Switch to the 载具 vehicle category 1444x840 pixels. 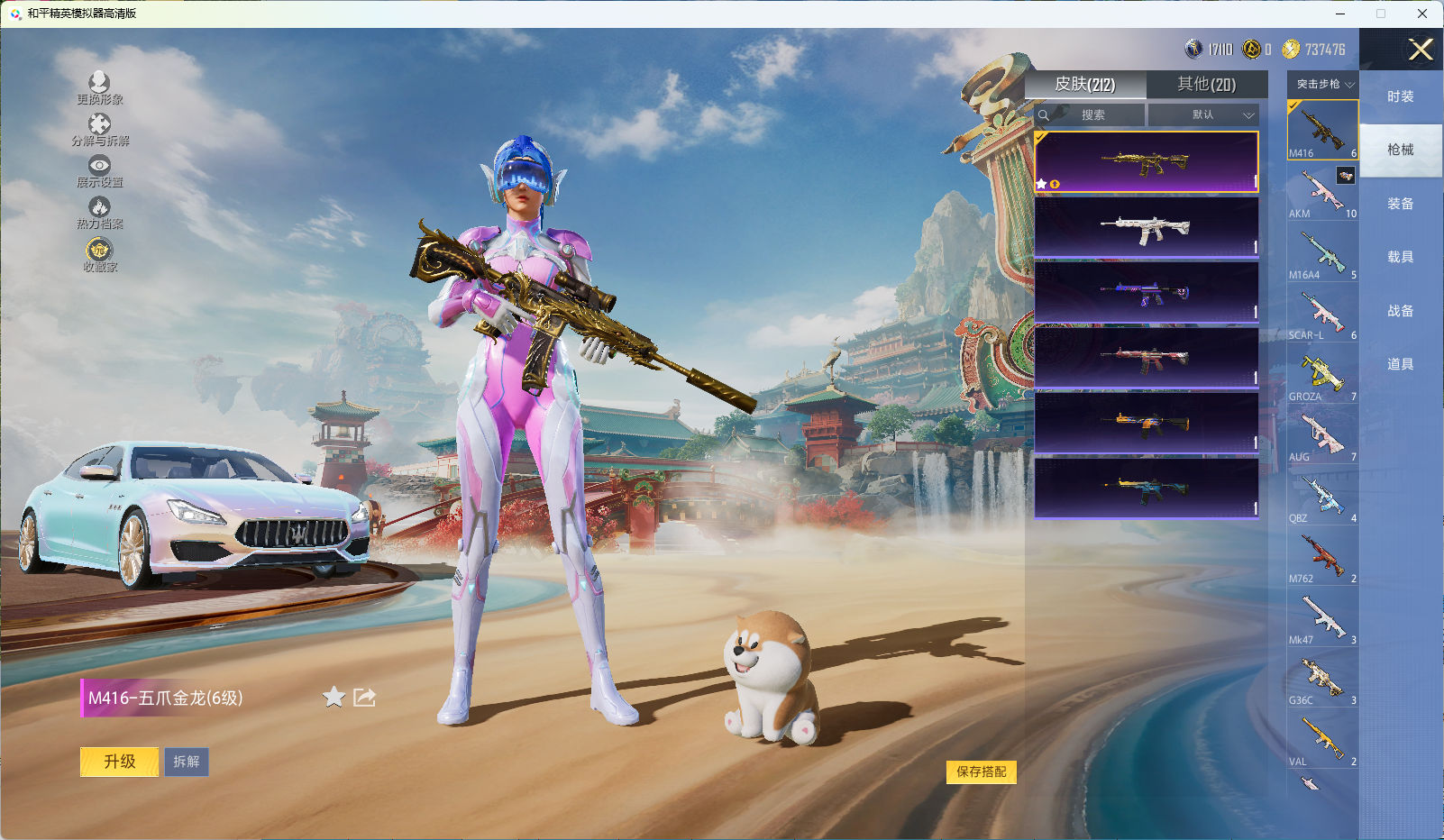pyautogui.click(x=1400, y=257)
